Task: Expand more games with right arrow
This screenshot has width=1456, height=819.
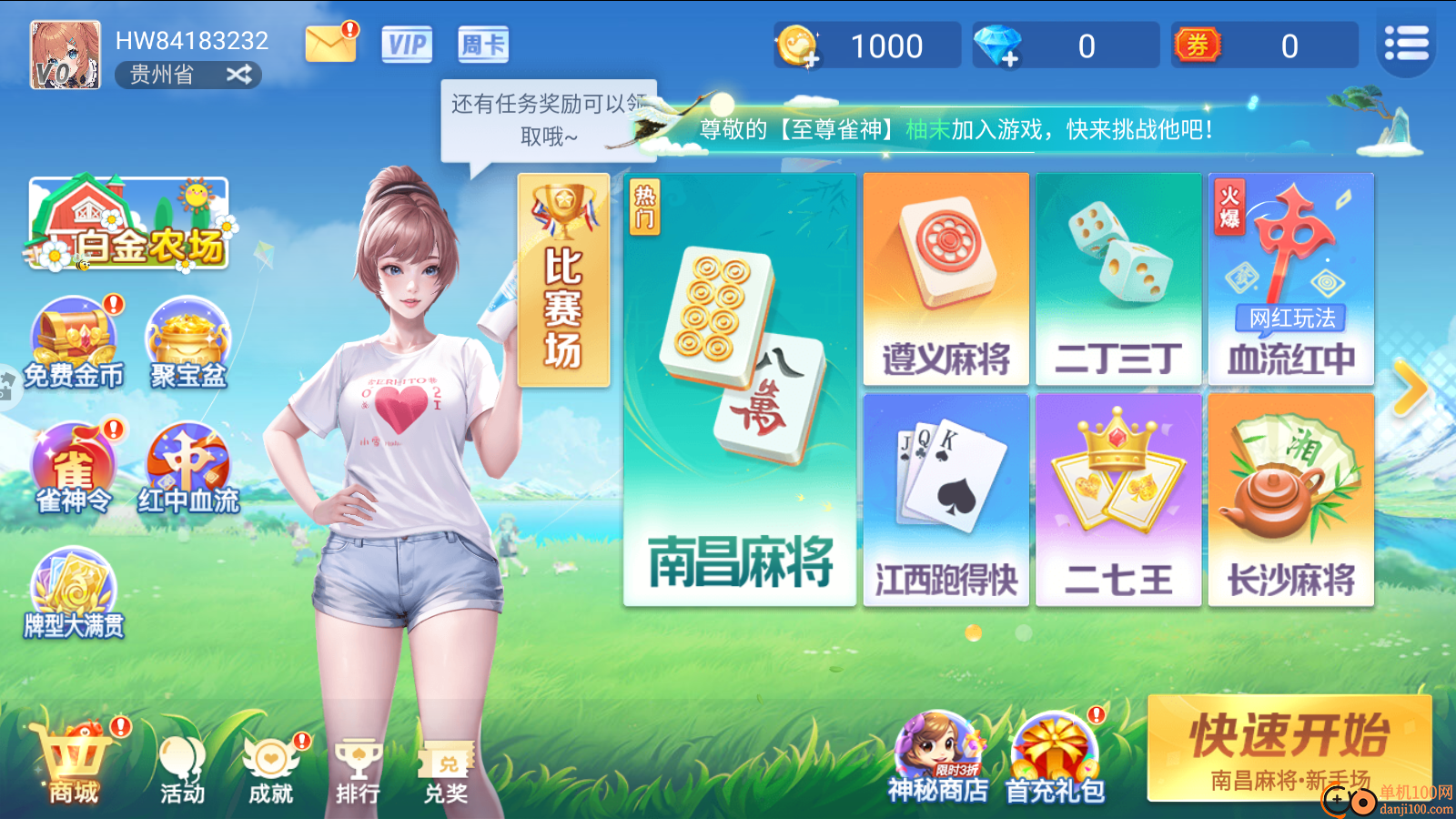Action: (1413, 387)
